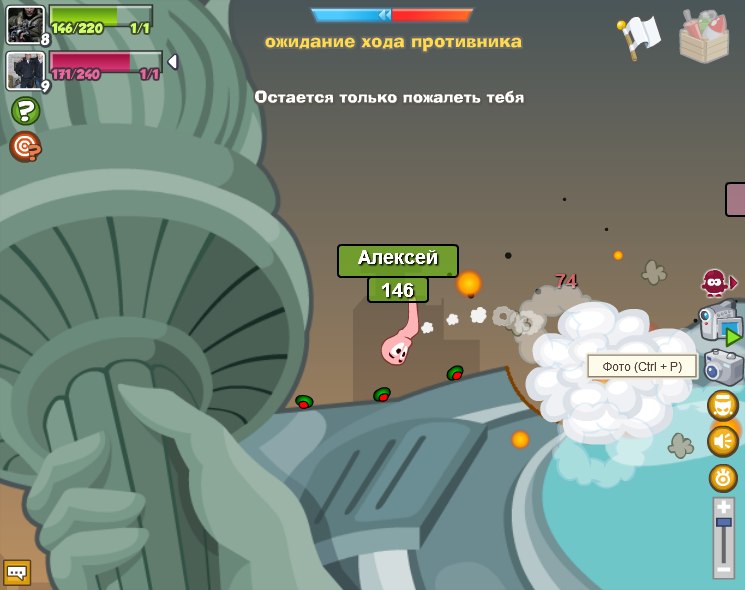Click the orange target hint icon
Image resolution: width=745 pixels, height=590 pixels.
[25, 147]
